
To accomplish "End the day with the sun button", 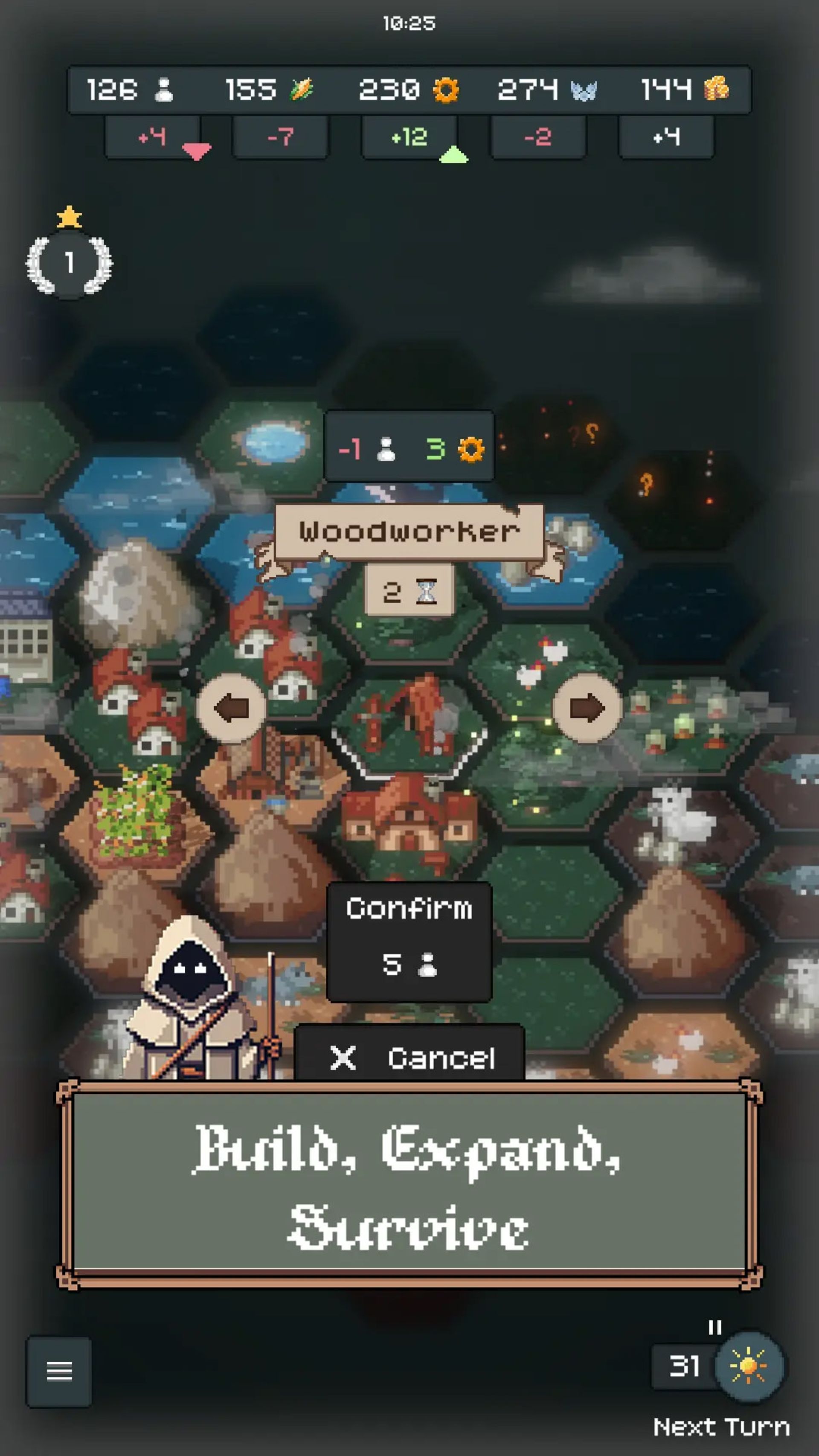I will tap(748, 1366).
